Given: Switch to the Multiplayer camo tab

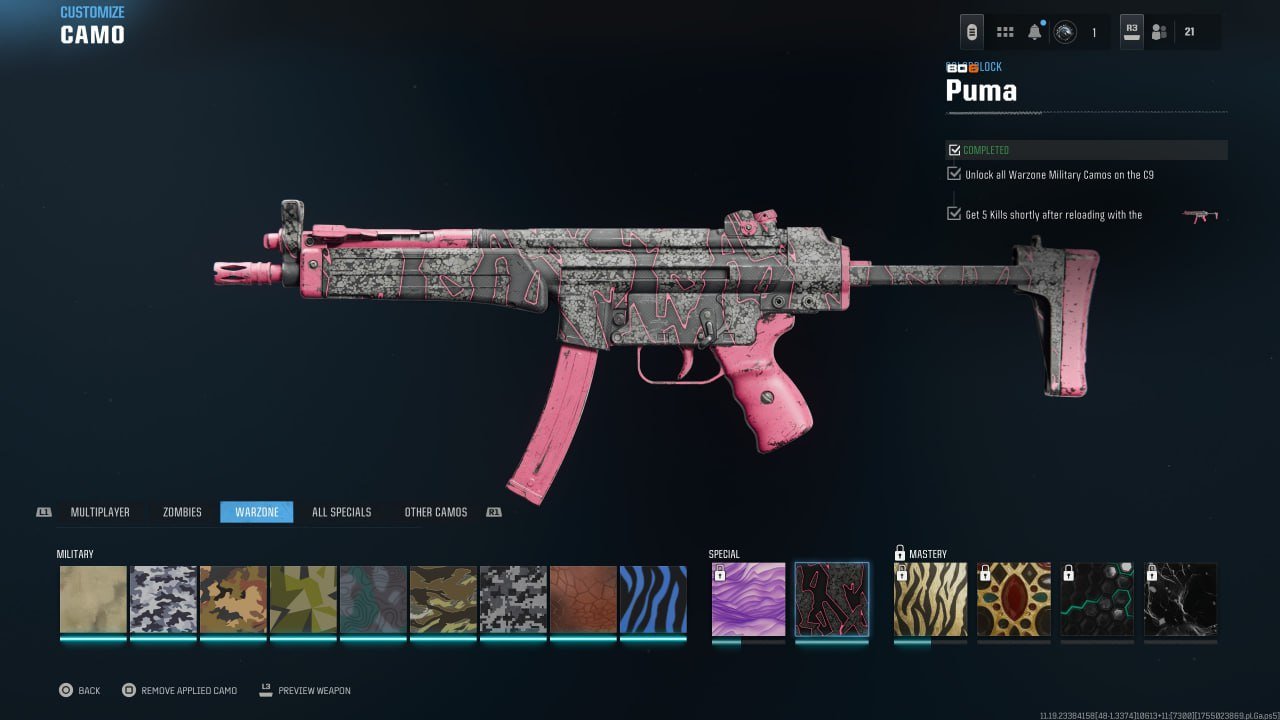Looking at the screenshot, I should pyautogui.click(x=100, y=512).
